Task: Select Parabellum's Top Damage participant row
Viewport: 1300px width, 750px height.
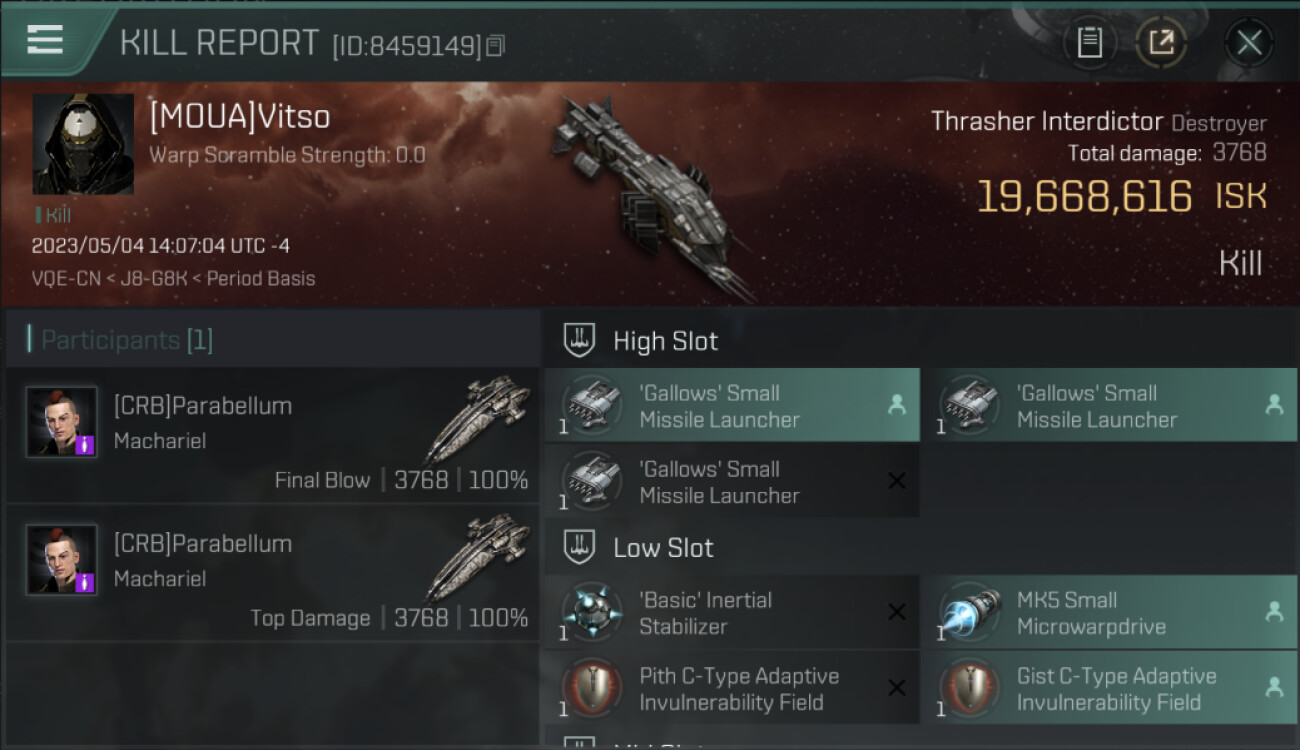Action: (x=272, y=574)
